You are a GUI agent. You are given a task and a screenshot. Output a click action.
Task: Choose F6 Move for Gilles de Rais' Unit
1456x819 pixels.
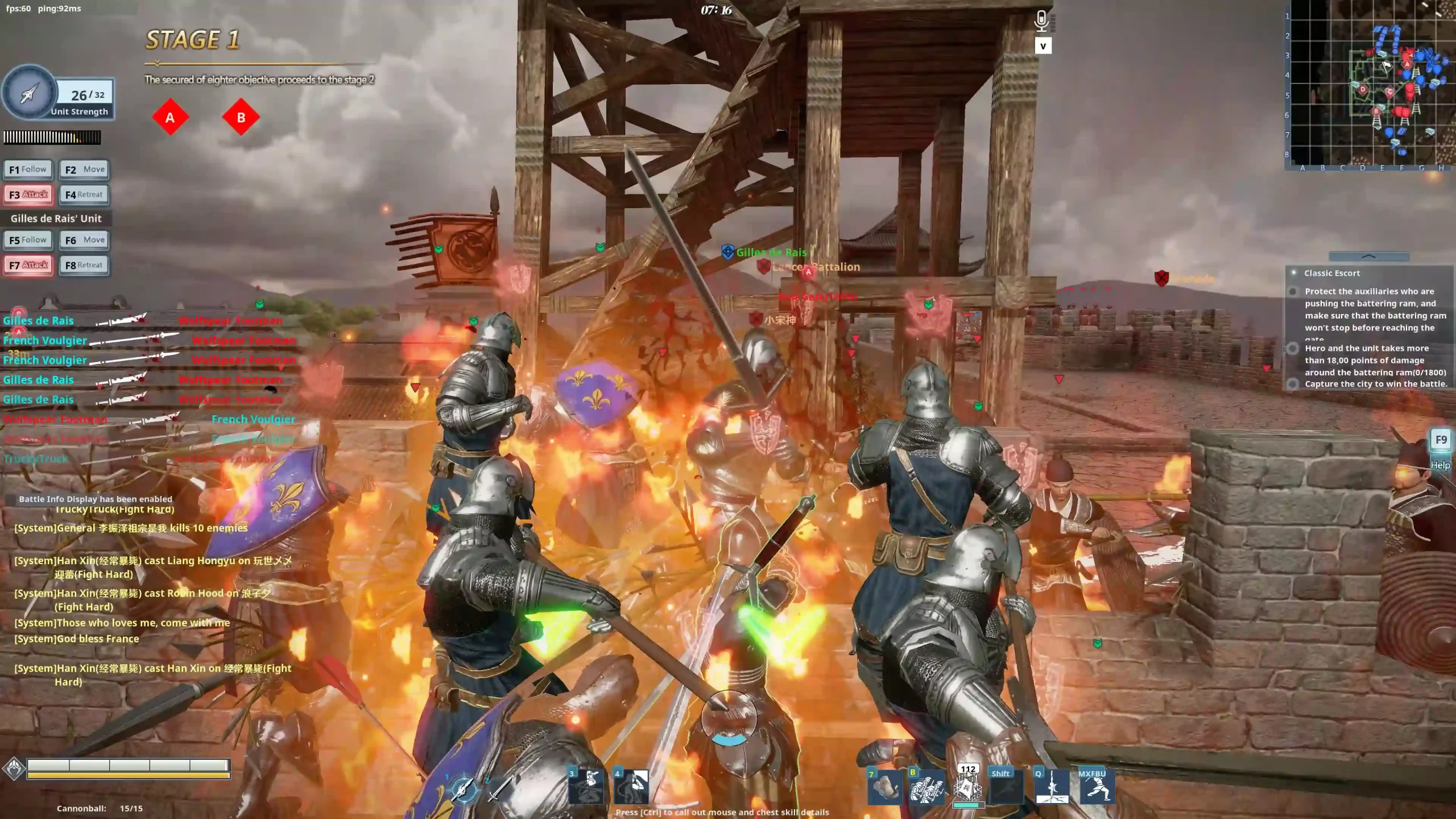tap(84, 240)
